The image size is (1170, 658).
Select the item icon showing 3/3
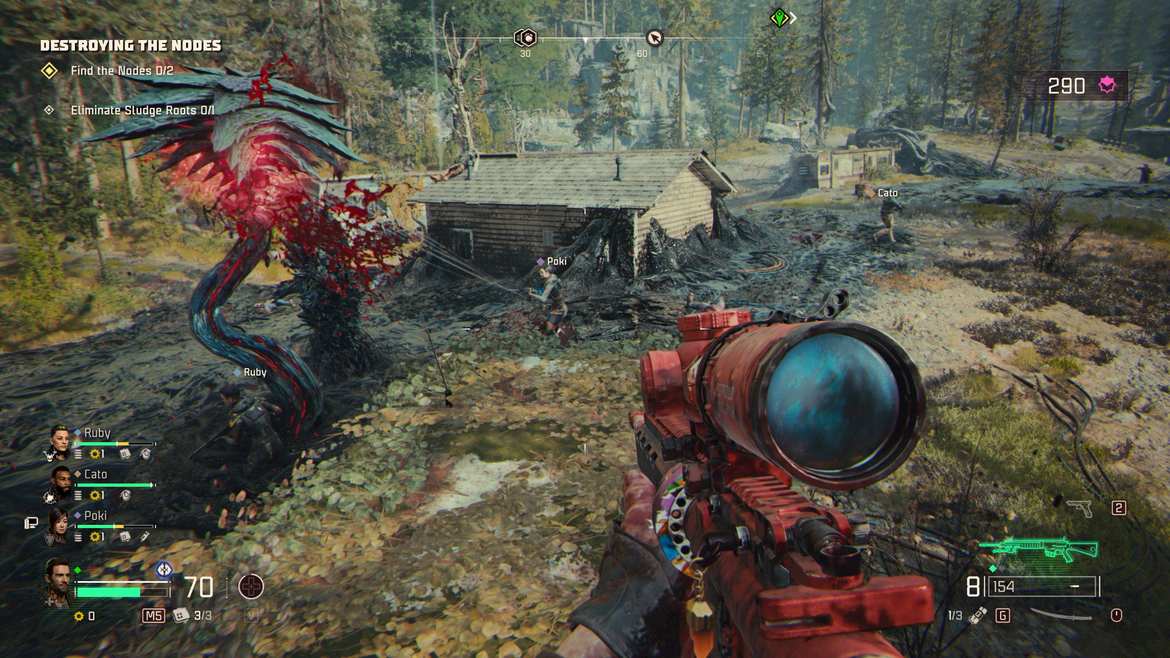pyautogui.click(x=181, y=615)
